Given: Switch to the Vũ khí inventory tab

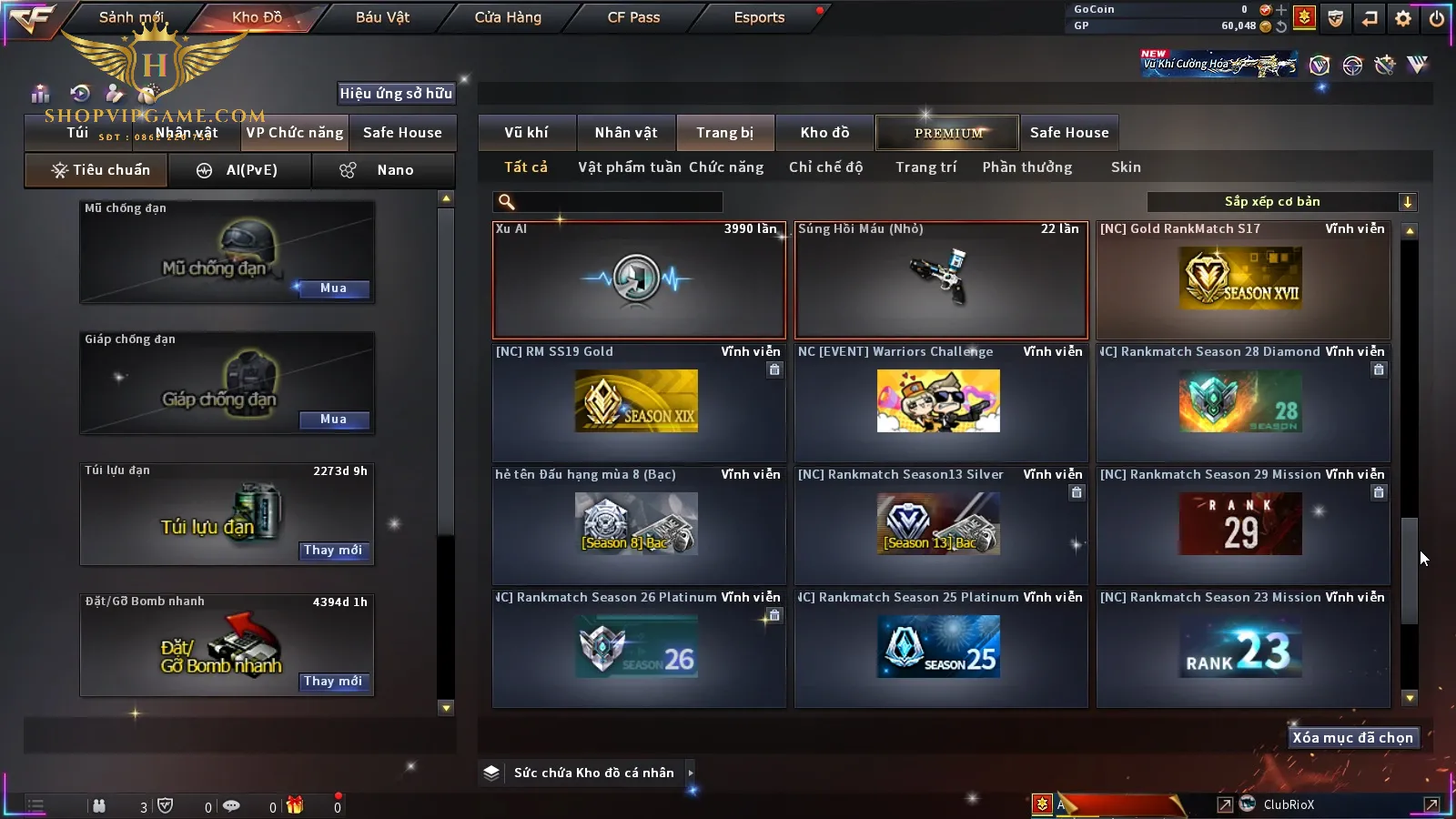Looking at the screenshot, I should click(x=526, y=133).
